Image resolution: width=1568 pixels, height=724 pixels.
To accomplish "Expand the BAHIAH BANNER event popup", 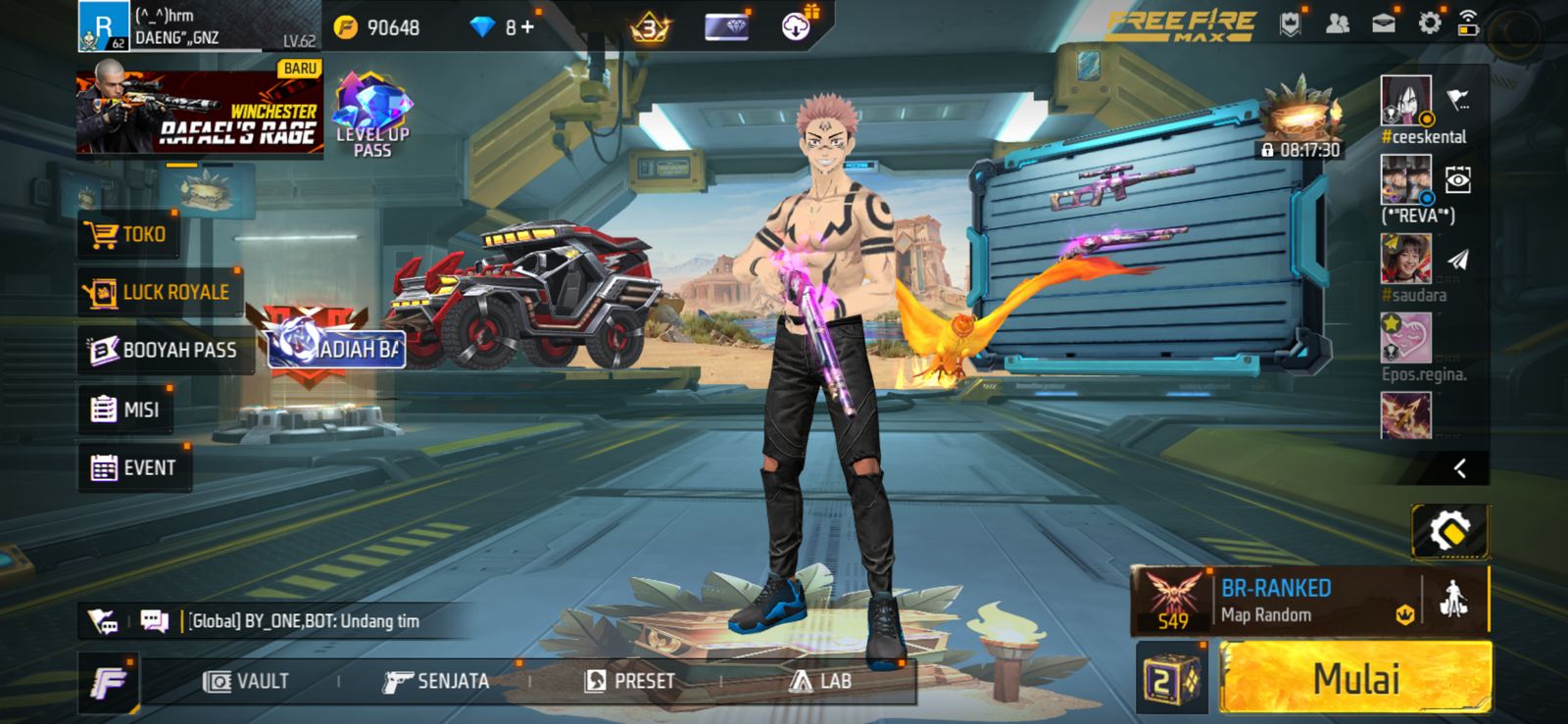I will tap(333, 349).
